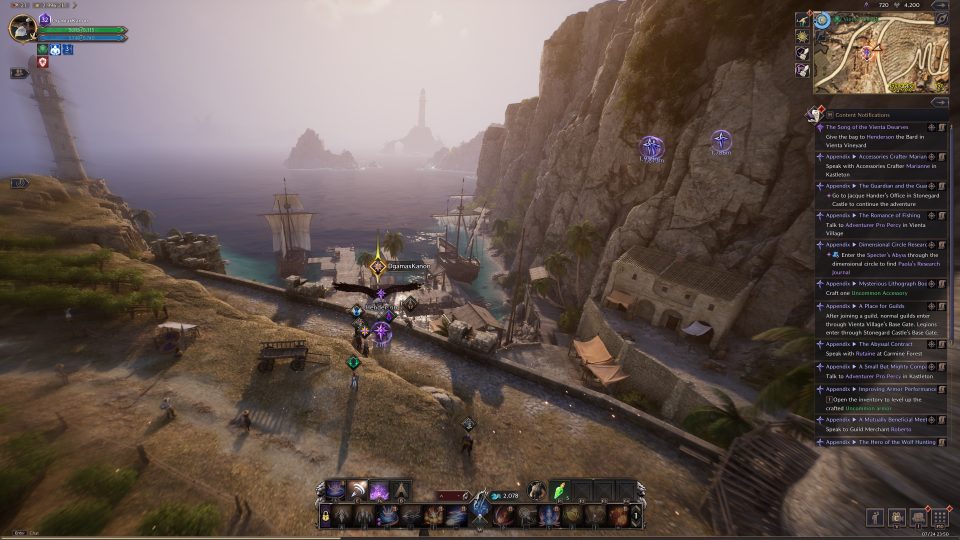The image size is (960, 540).
Task: Click the character portrait avatar
Action: click(x=22, y=28)
